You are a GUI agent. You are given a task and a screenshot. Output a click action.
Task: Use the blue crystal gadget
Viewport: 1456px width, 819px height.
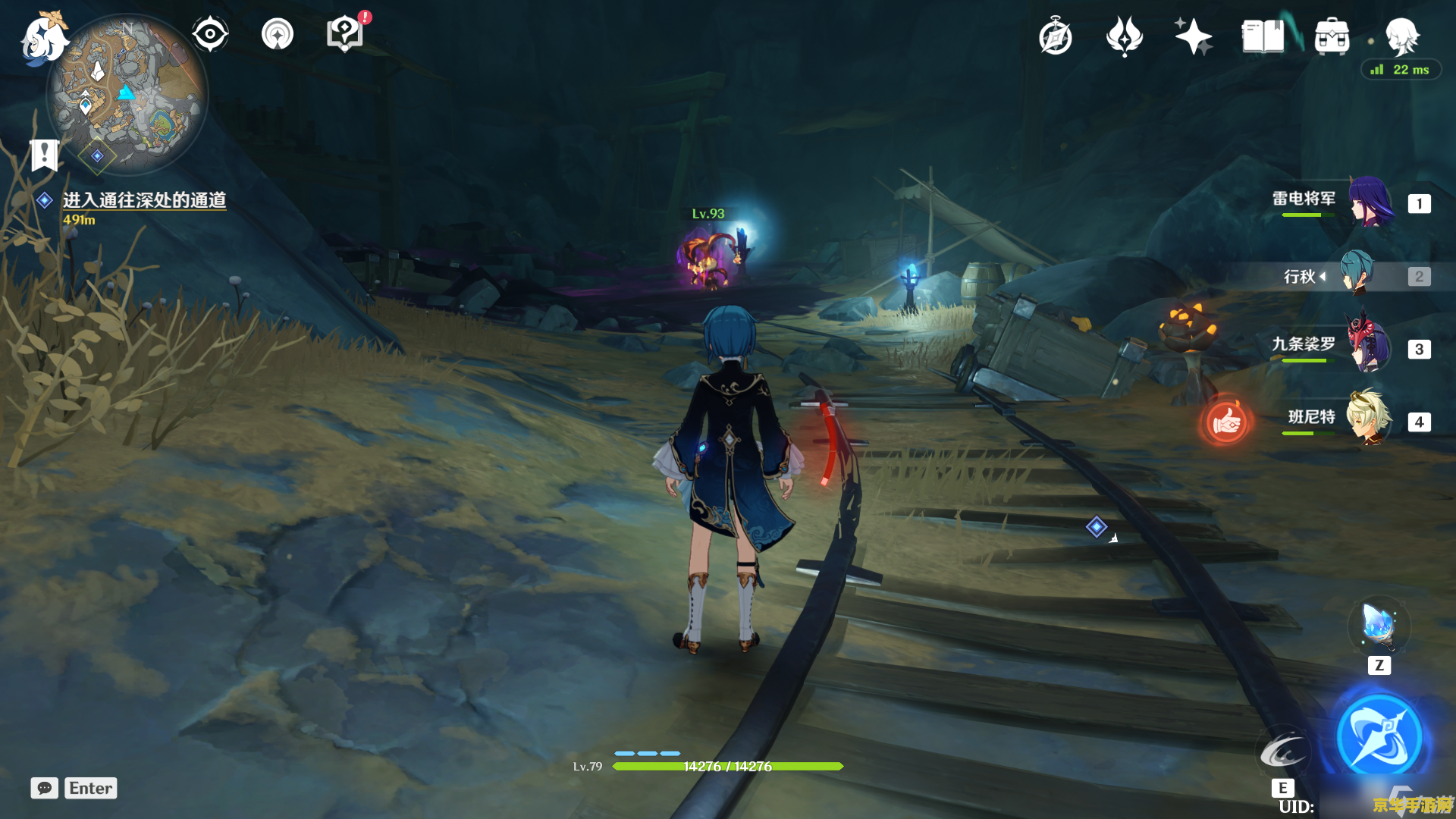tap(1379, 627)
